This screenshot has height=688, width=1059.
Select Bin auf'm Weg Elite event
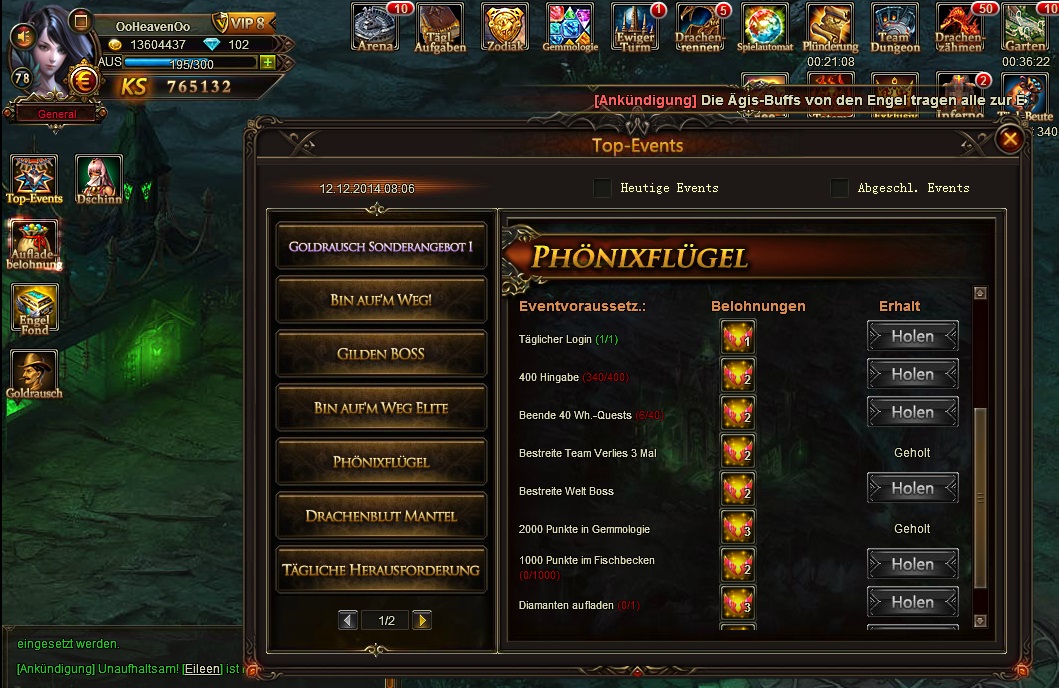(381, 408)
